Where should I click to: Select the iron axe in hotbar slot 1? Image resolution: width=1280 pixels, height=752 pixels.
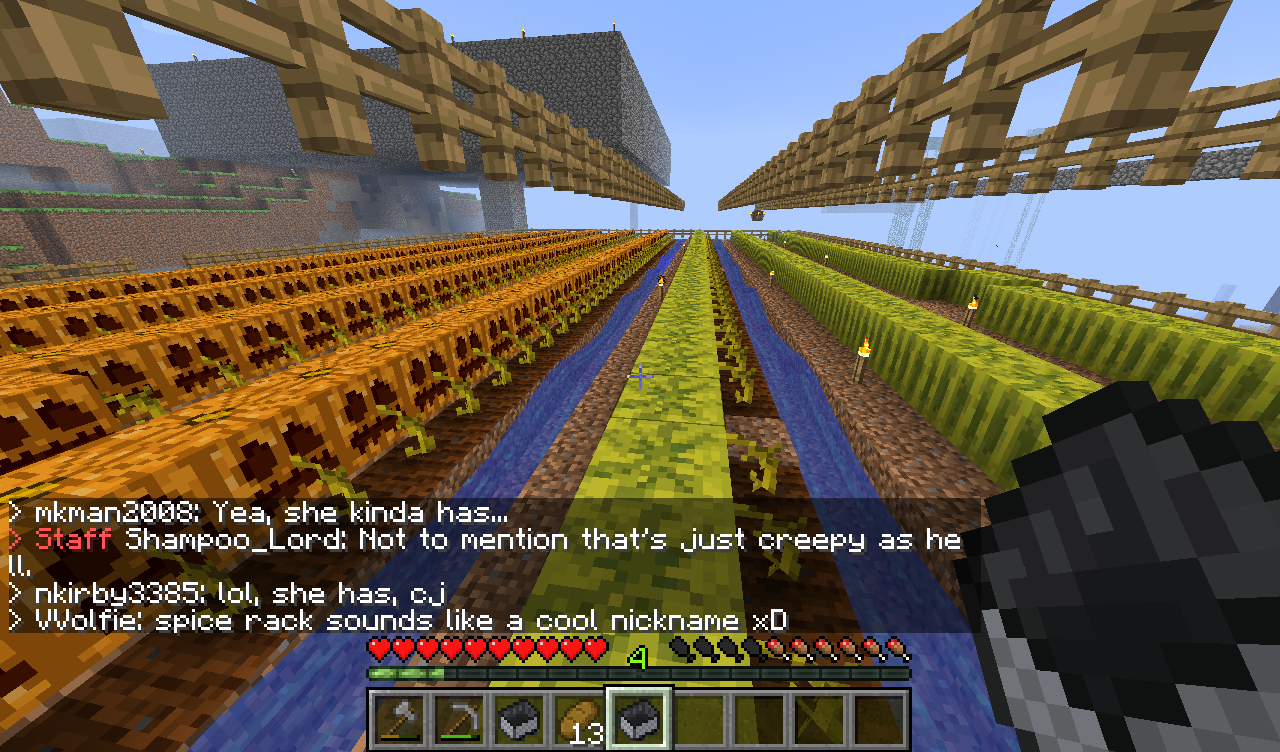pos(398,720)
